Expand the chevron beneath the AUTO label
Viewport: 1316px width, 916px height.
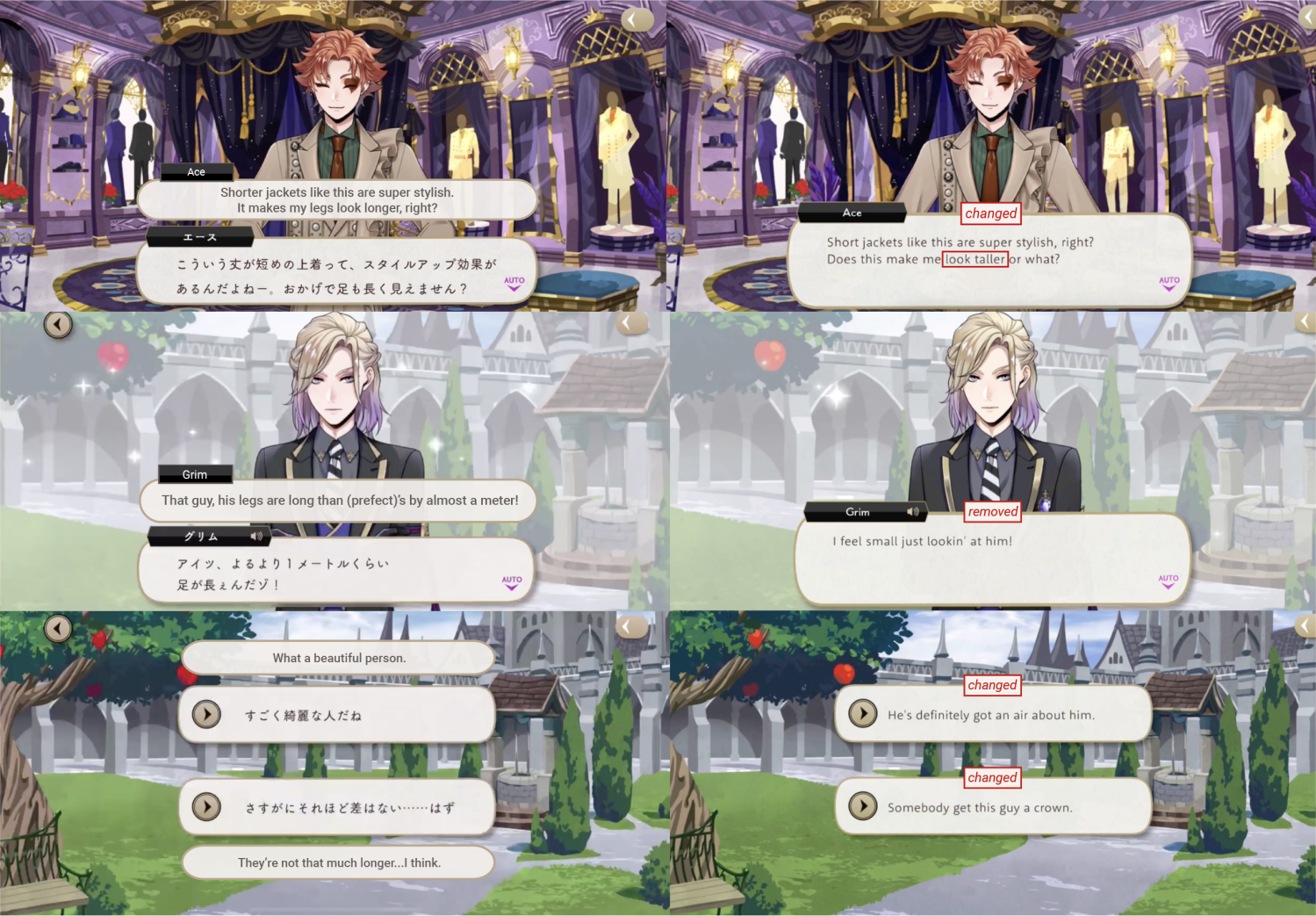click(x=1168, y=290)
